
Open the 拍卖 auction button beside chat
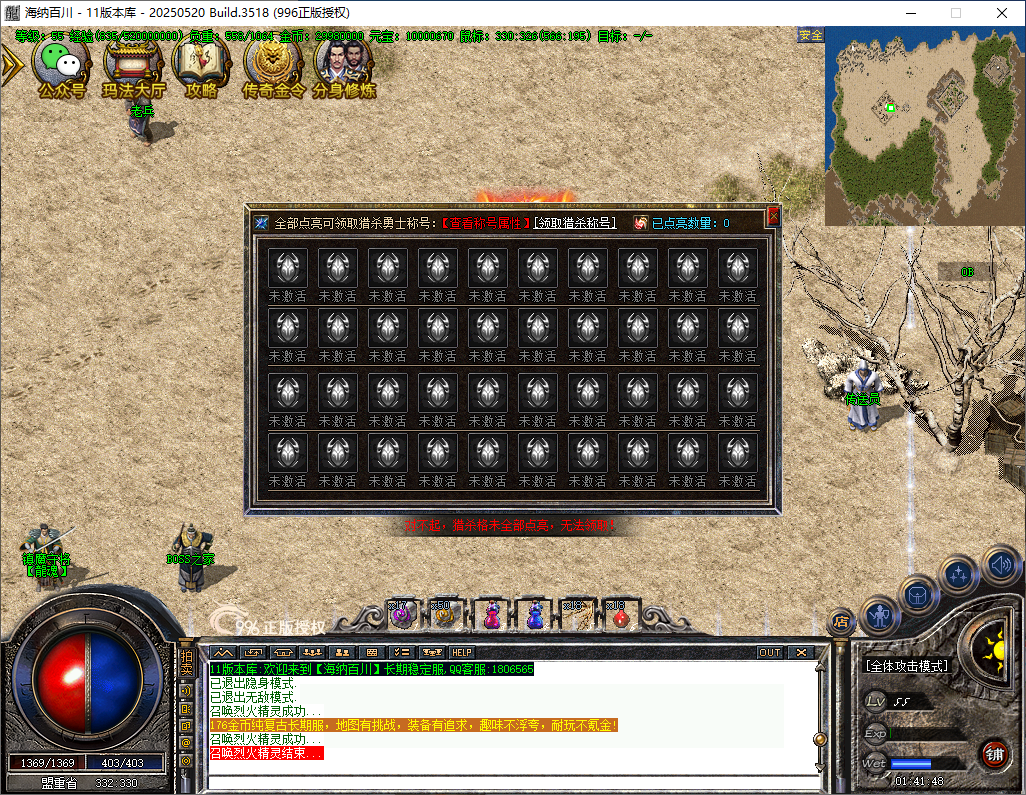(x=186, y=663)
